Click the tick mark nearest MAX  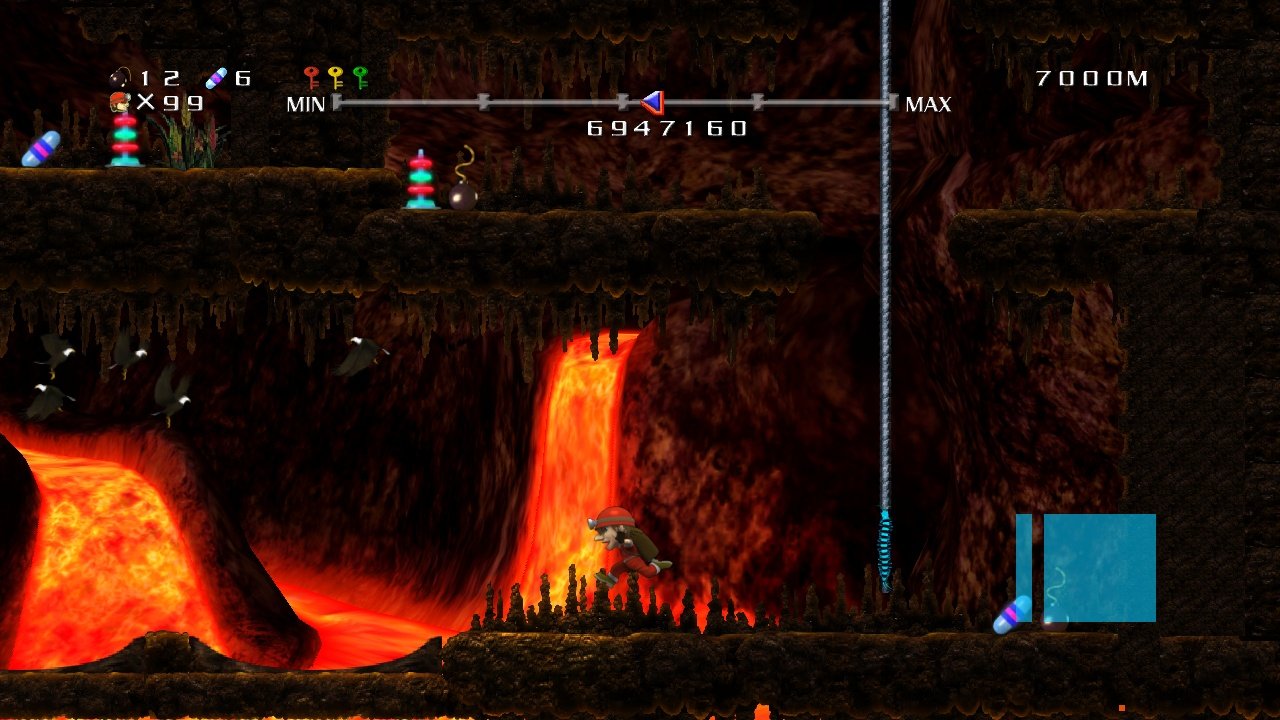758,100
